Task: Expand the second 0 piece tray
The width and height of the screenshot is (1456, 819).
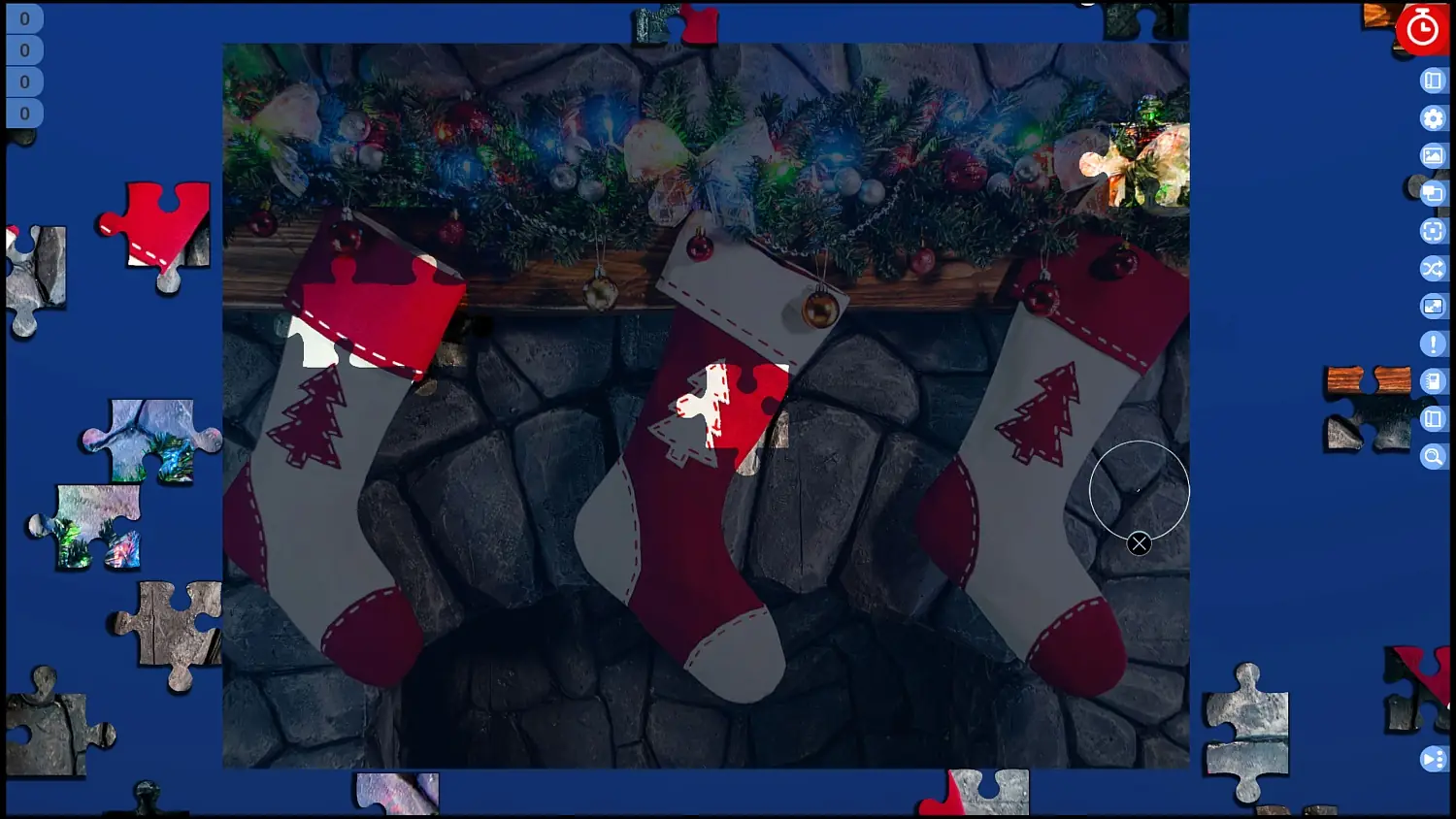Action: [24, 49]
